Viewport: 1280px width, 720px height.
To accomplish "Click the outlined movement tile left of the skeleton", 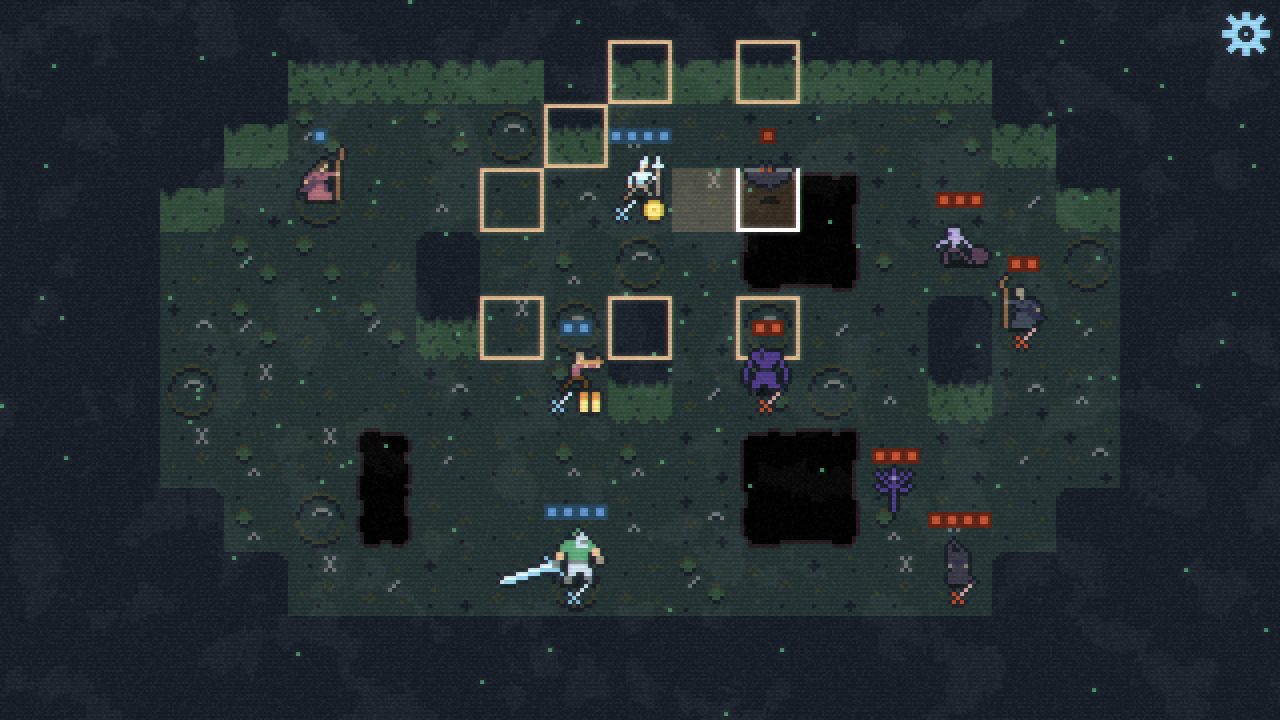I will (512, 200).
